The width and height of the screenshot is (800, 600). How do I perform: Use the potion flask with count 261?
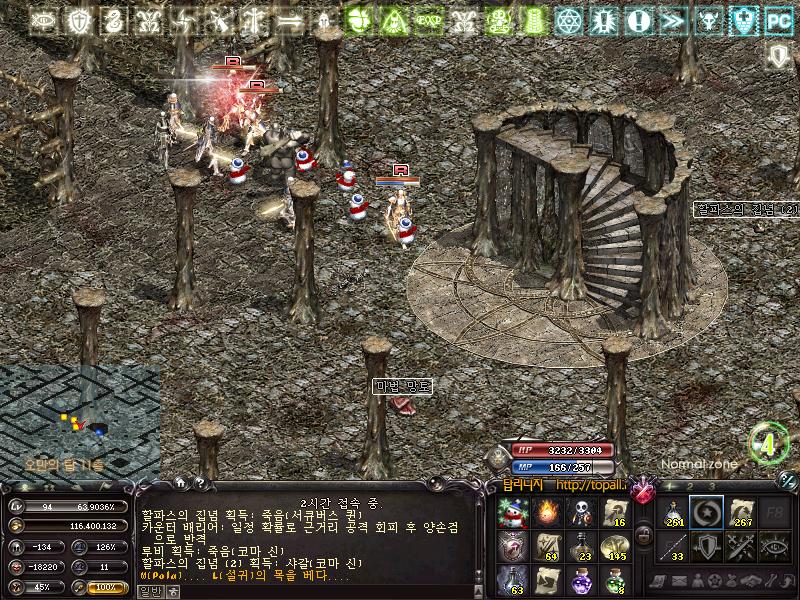(672, 513)
